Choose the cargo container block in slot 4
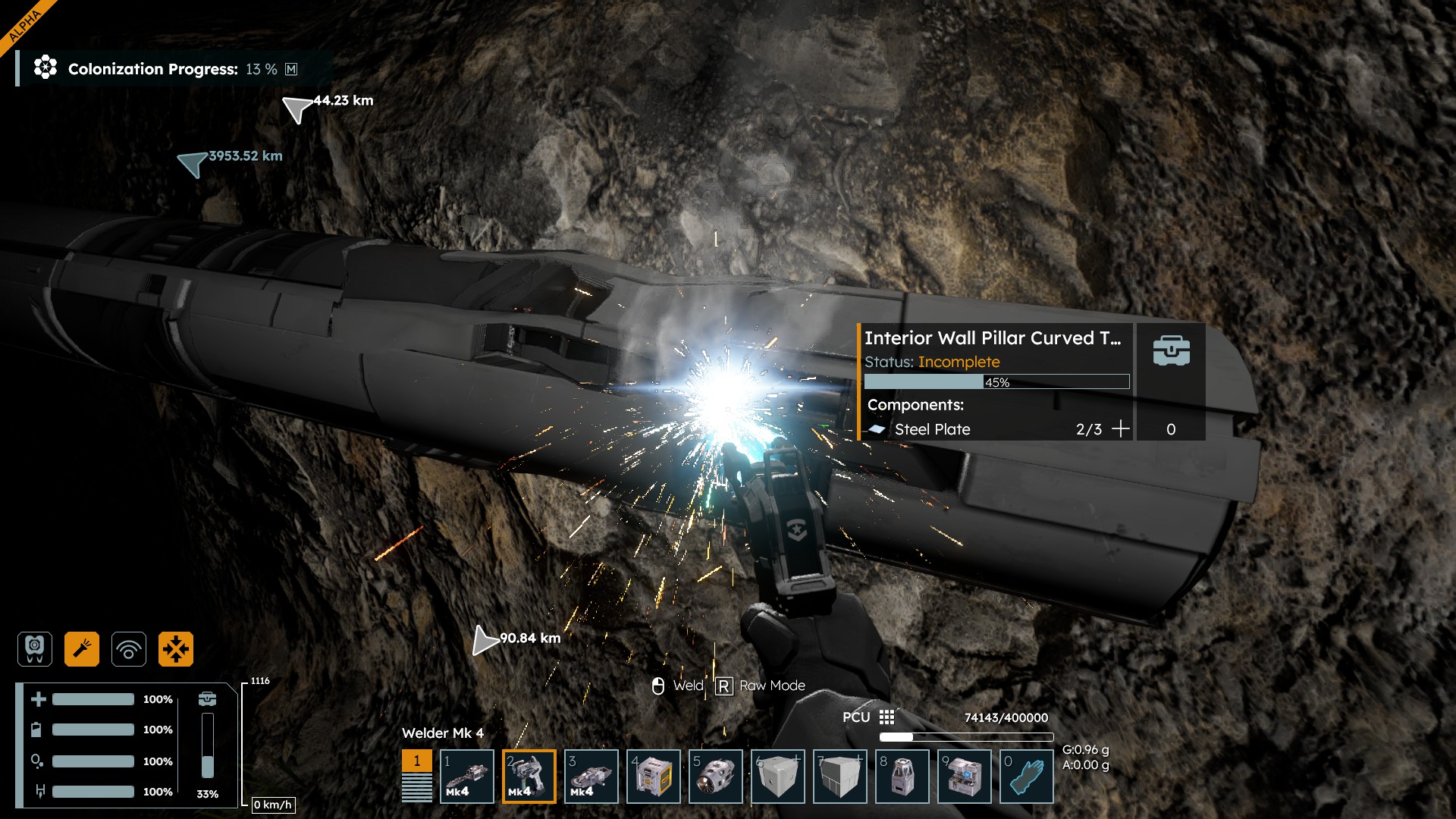Viewport: 1456px width, 819px height. click(x=654, y=776)
